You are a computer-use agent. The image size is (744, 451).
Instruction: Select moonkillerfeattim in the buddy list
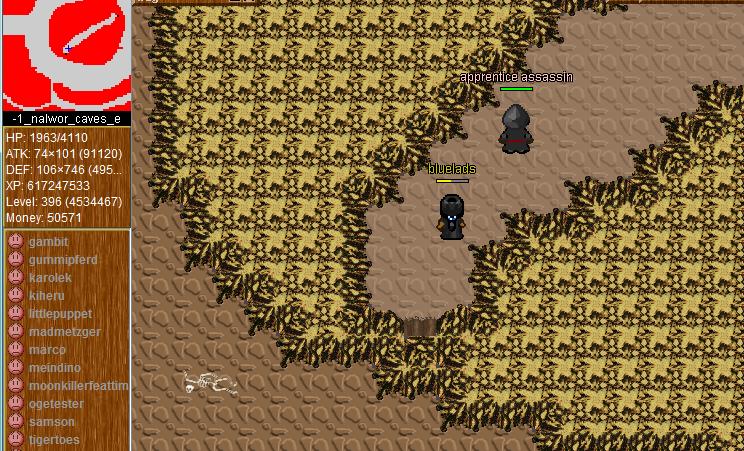pos(78,386)
